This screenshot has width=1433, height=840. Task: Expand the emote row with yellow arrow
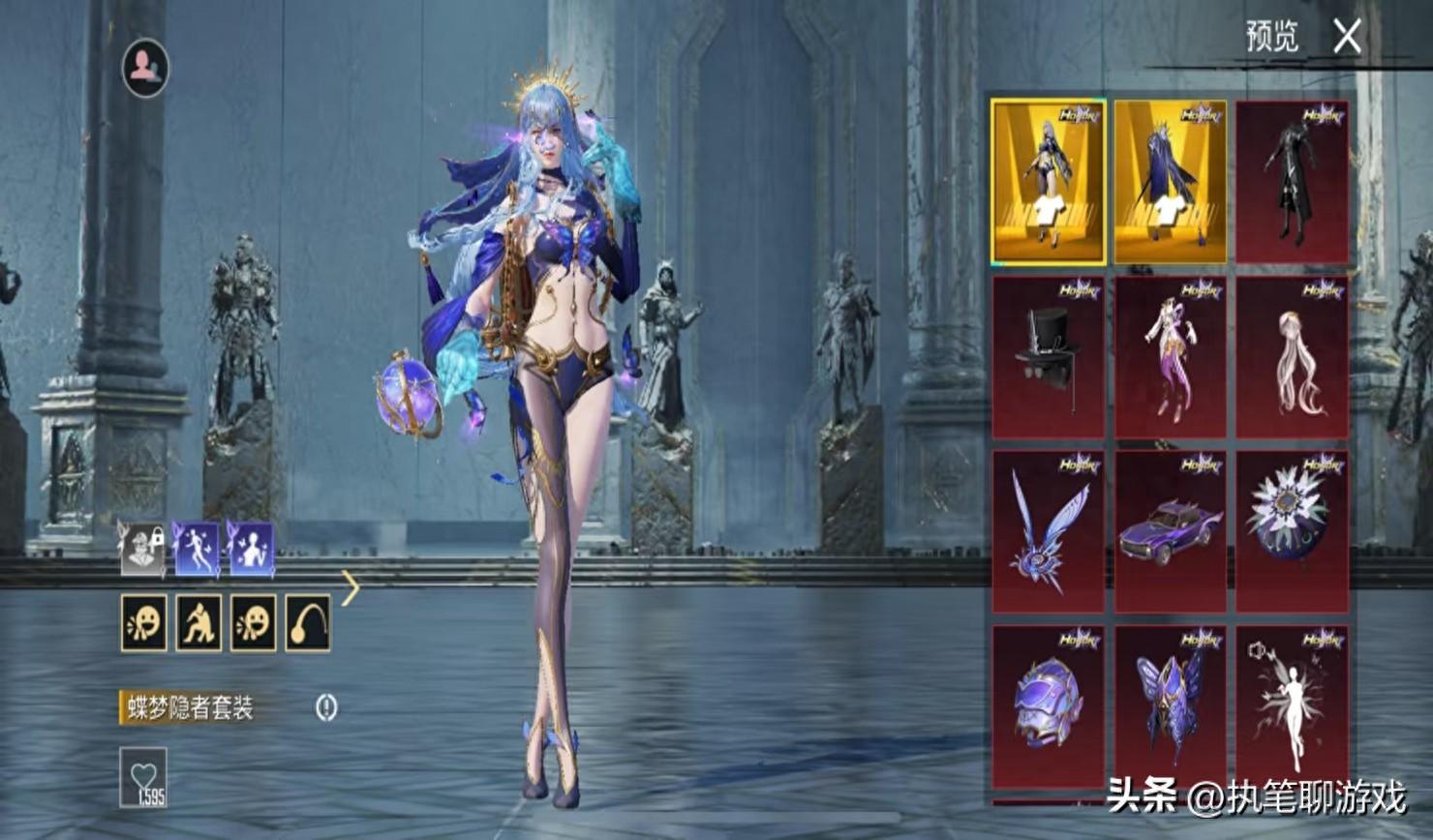[351, 586]
